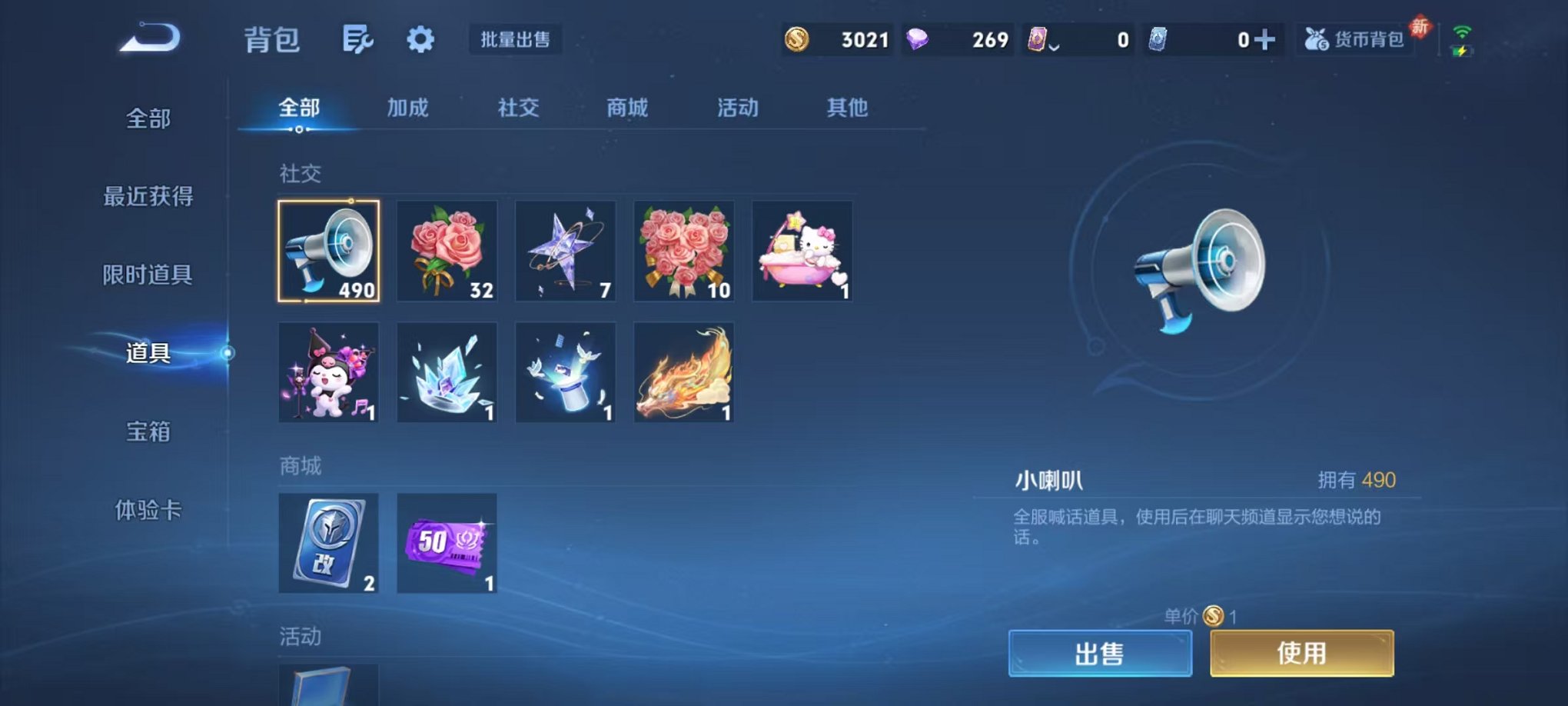
Task: Click the item management wrench icon beside 背包
Action: (357, 41)
